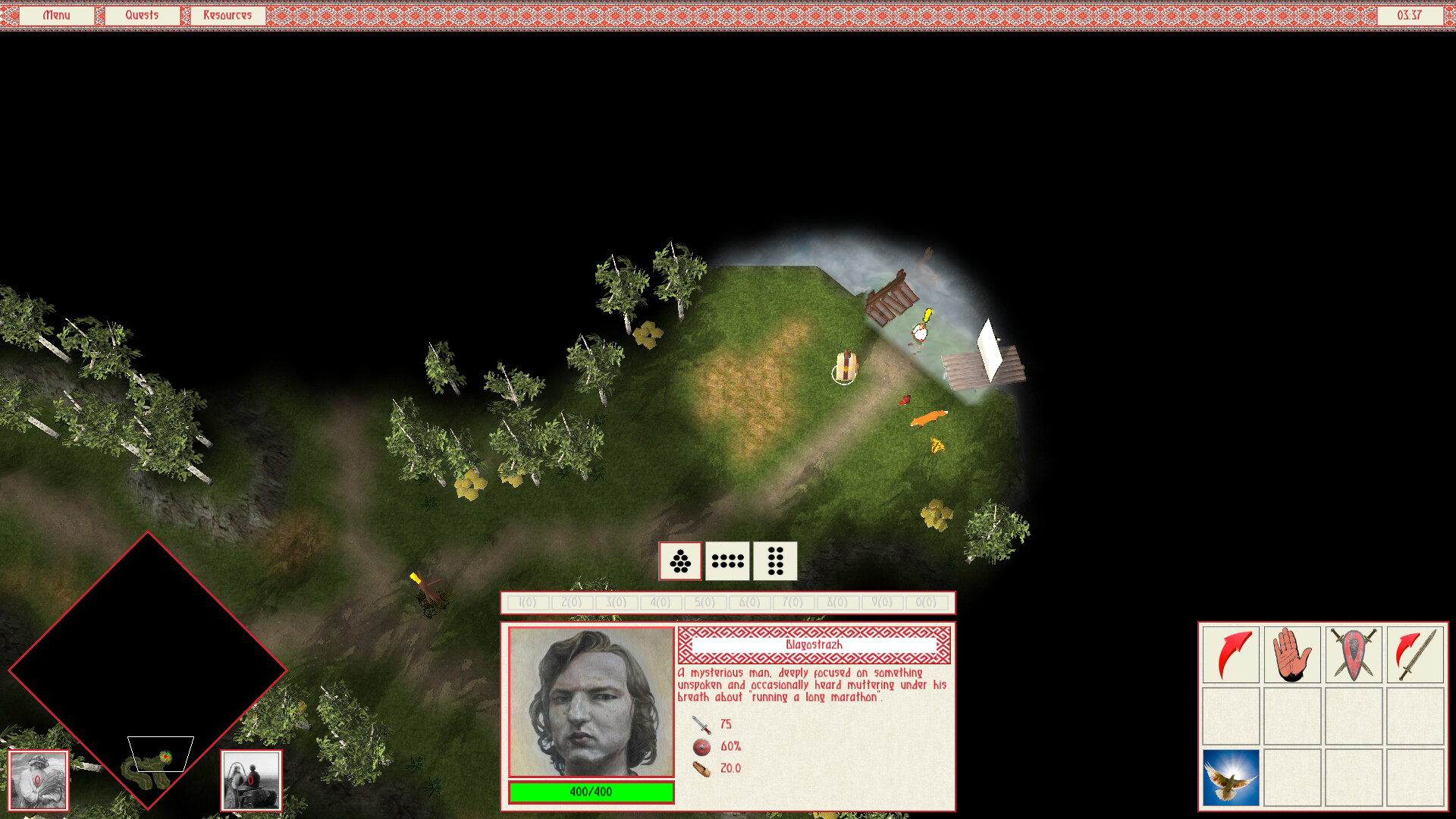
Task: Toggle control group tab 1(0)
Action: (527, 604)
